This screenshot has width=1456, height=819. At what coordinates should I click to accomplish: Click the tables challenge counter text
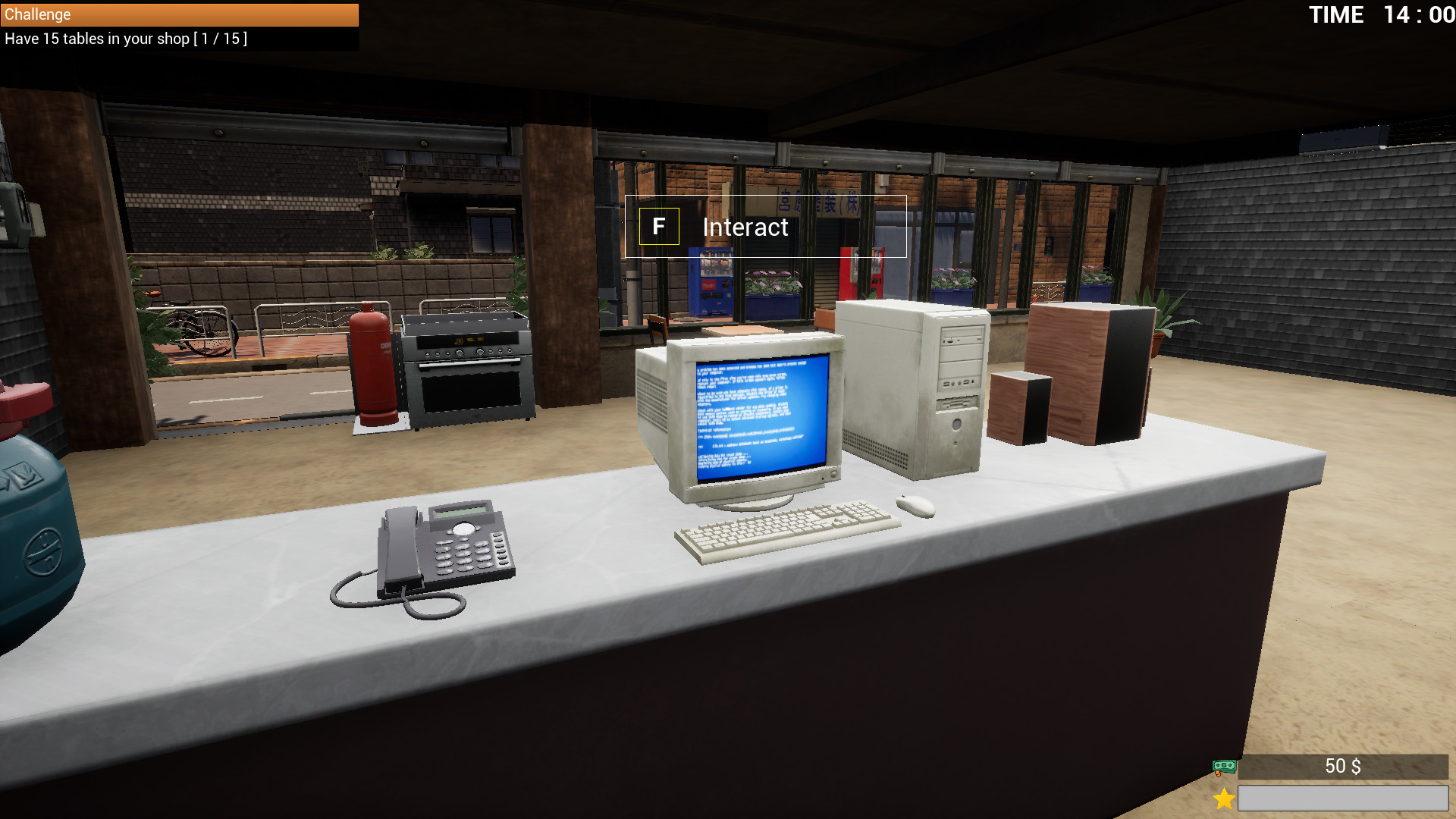[124, 39]
